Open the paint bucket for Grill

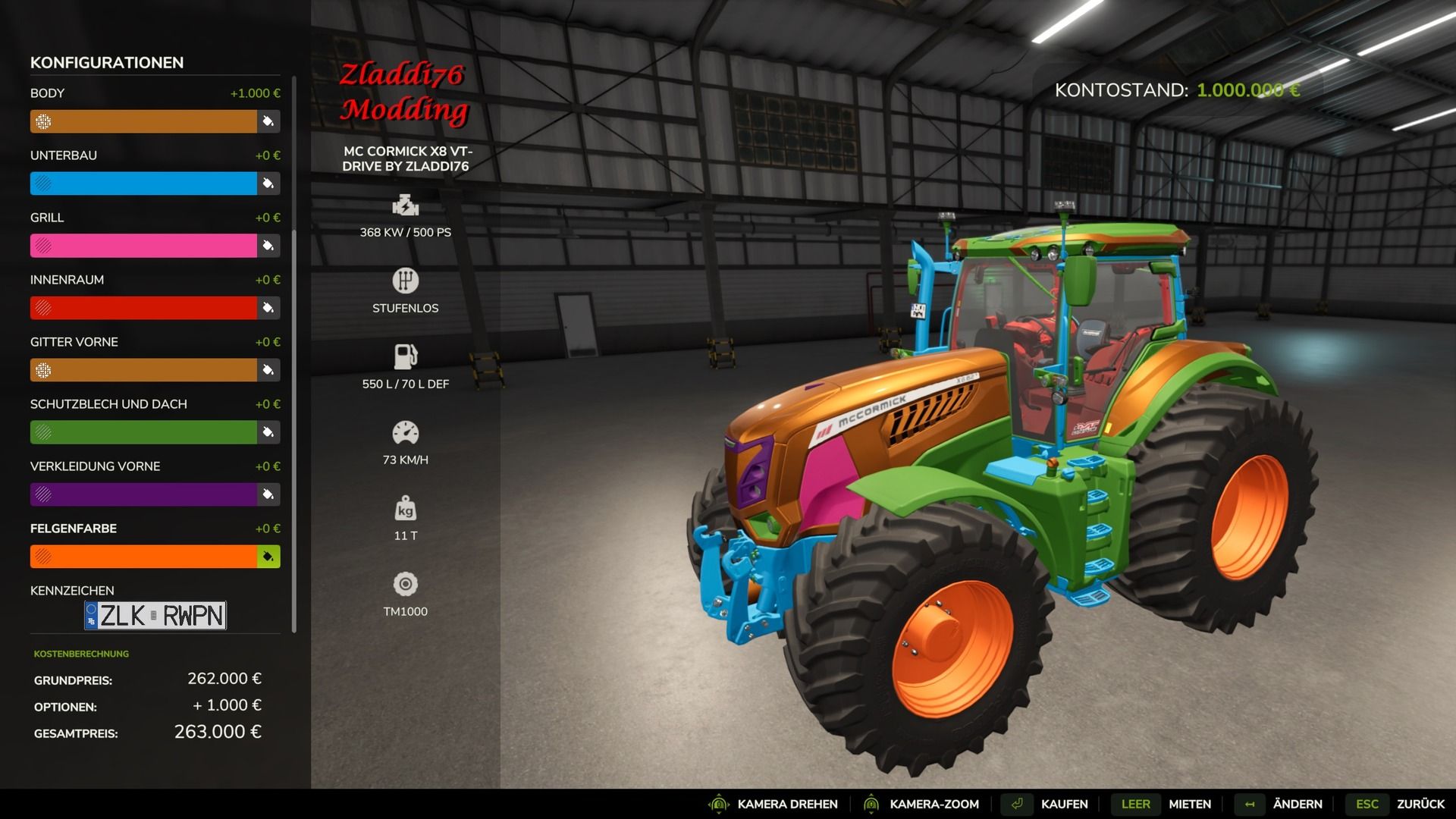tap(268, 246)
